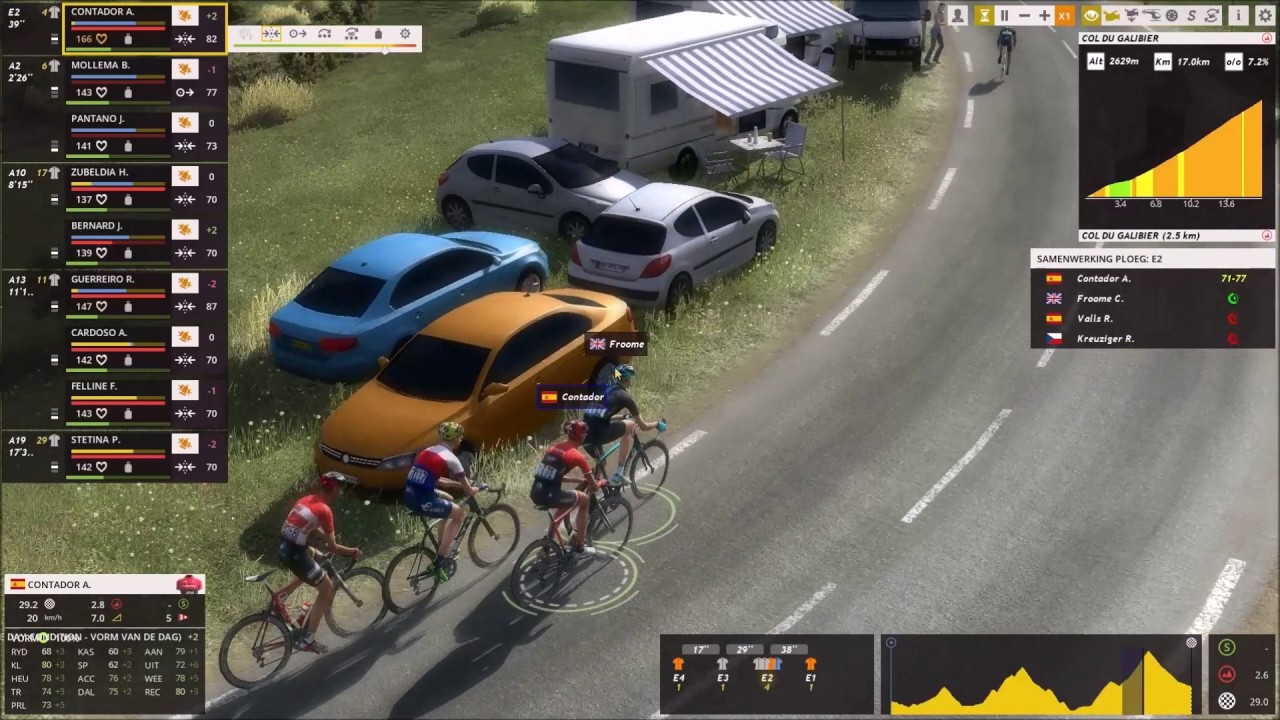The image size is (1280, 720).
Task: Choose the attack arrow tactic in the action bar
Action: click(298, 34)
